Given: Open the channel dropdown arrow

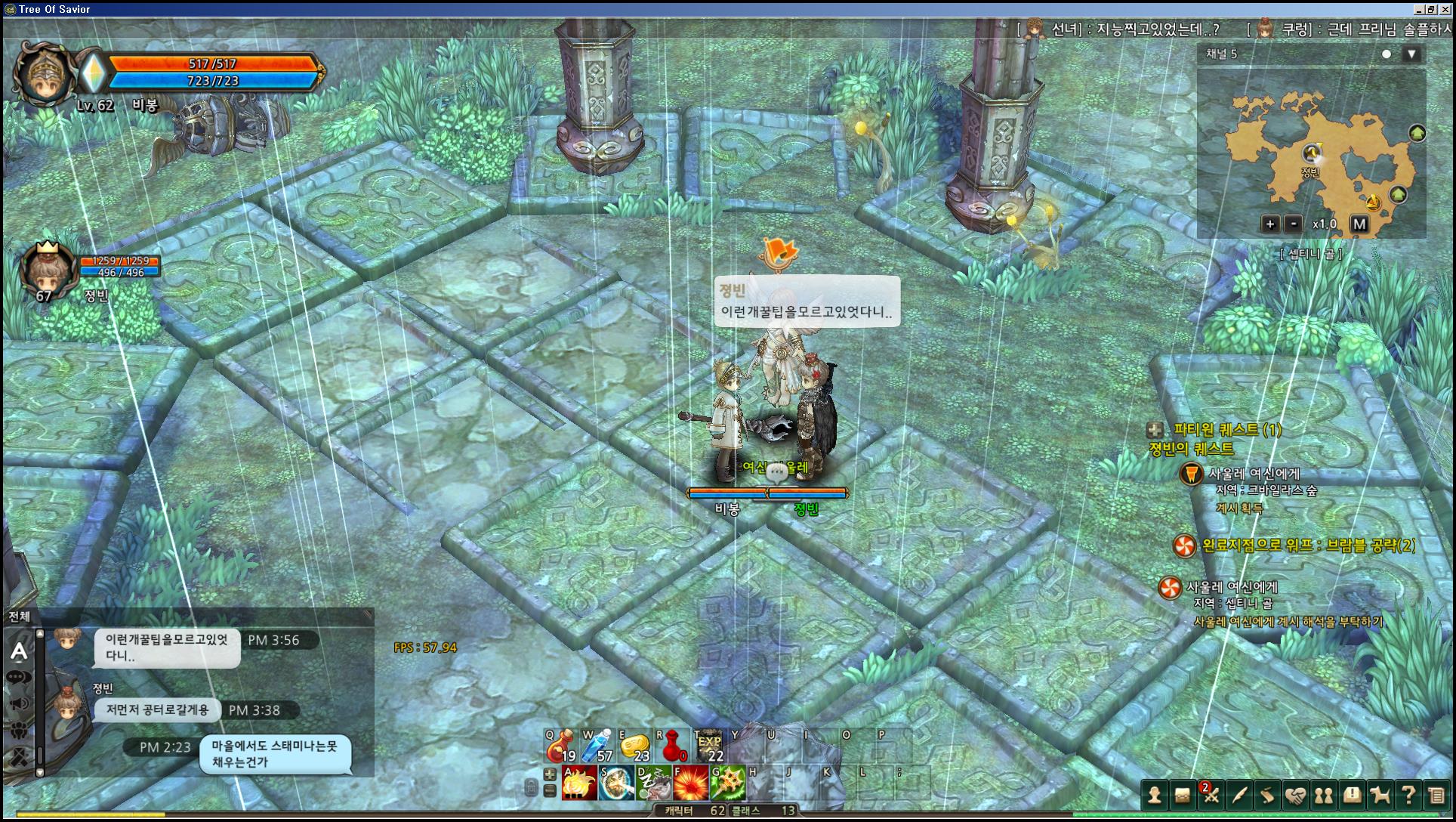Looking at the screenshot, I should 1411,54.
